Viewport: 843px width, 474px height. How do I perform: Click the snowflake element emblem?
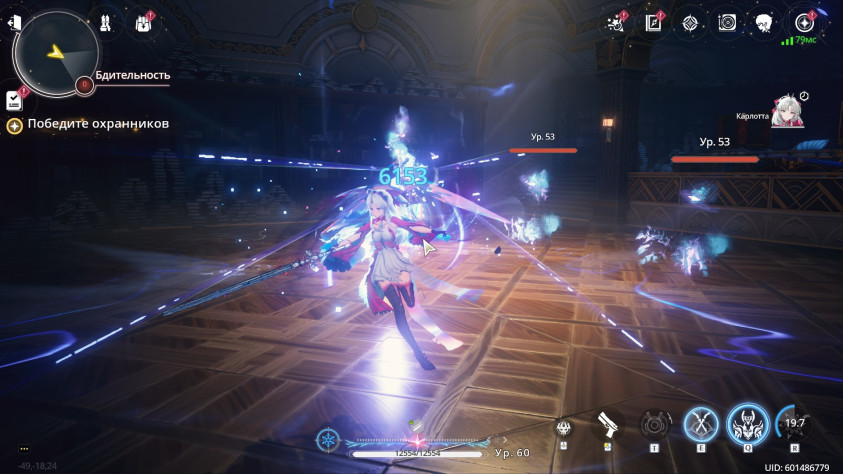tap(327, 439)
